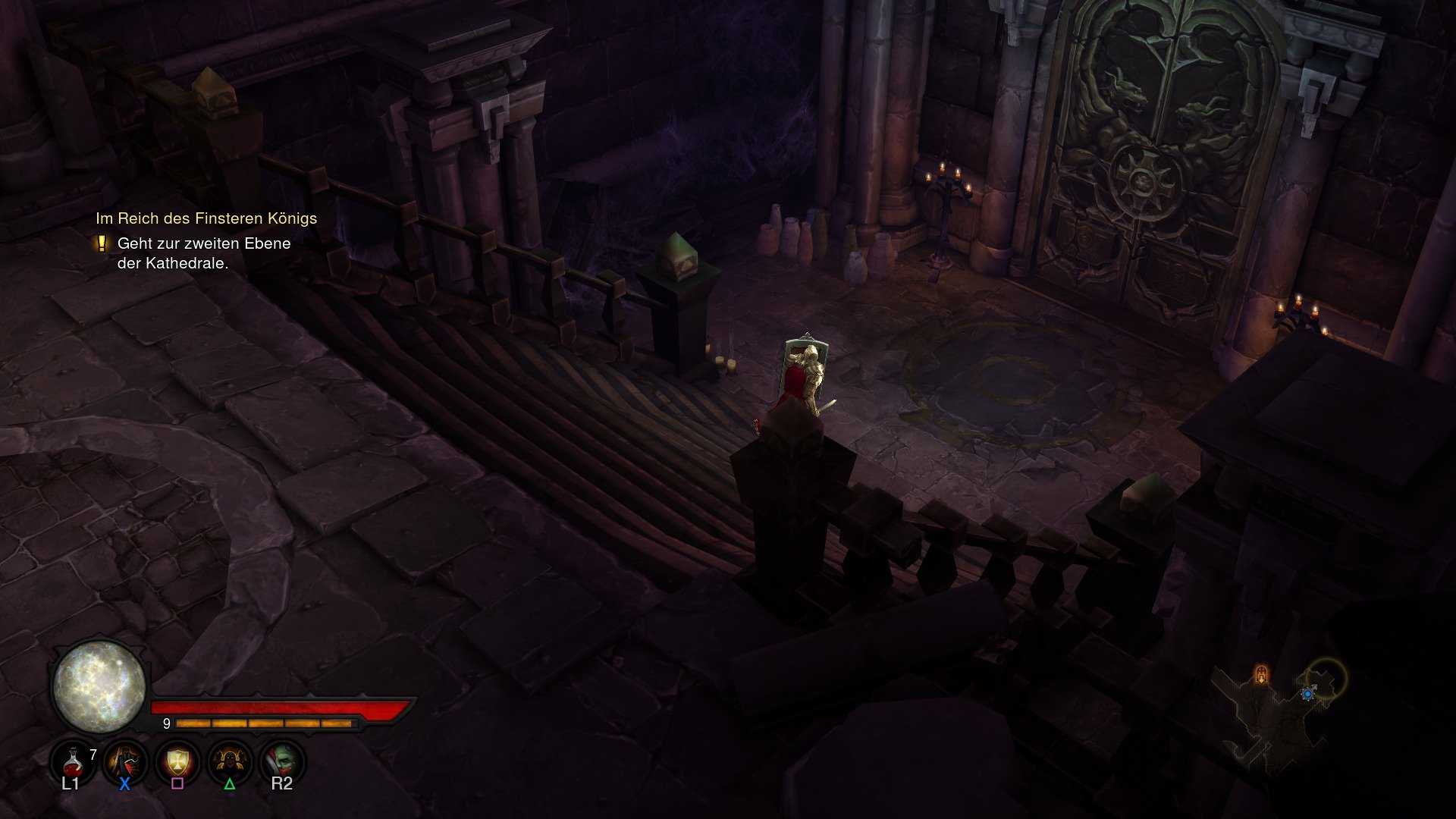Click the quest exclamation mark icon
1456x819 pixels.
pos(102,244)
